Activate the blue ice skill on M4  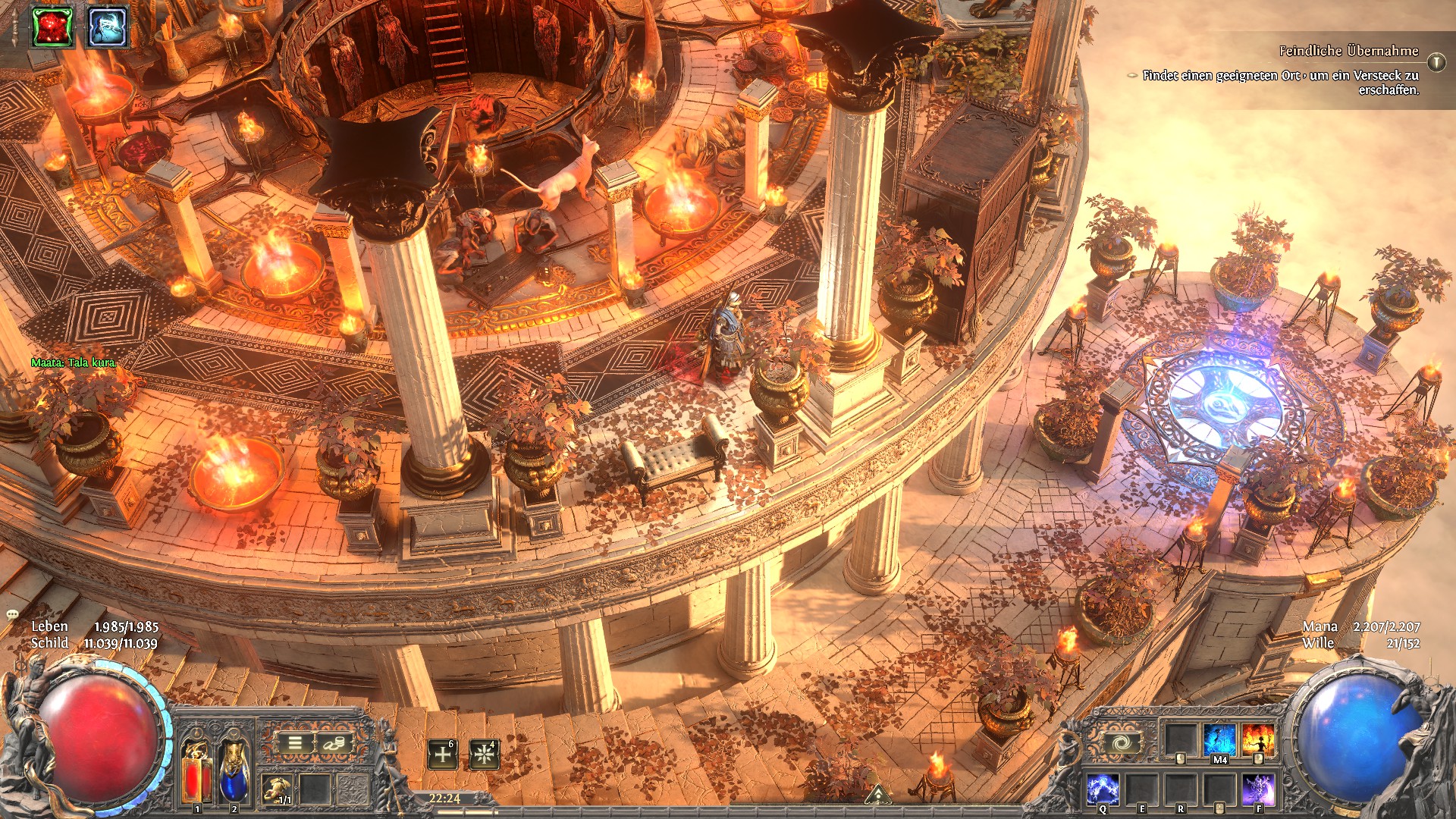coord(1219,740)
